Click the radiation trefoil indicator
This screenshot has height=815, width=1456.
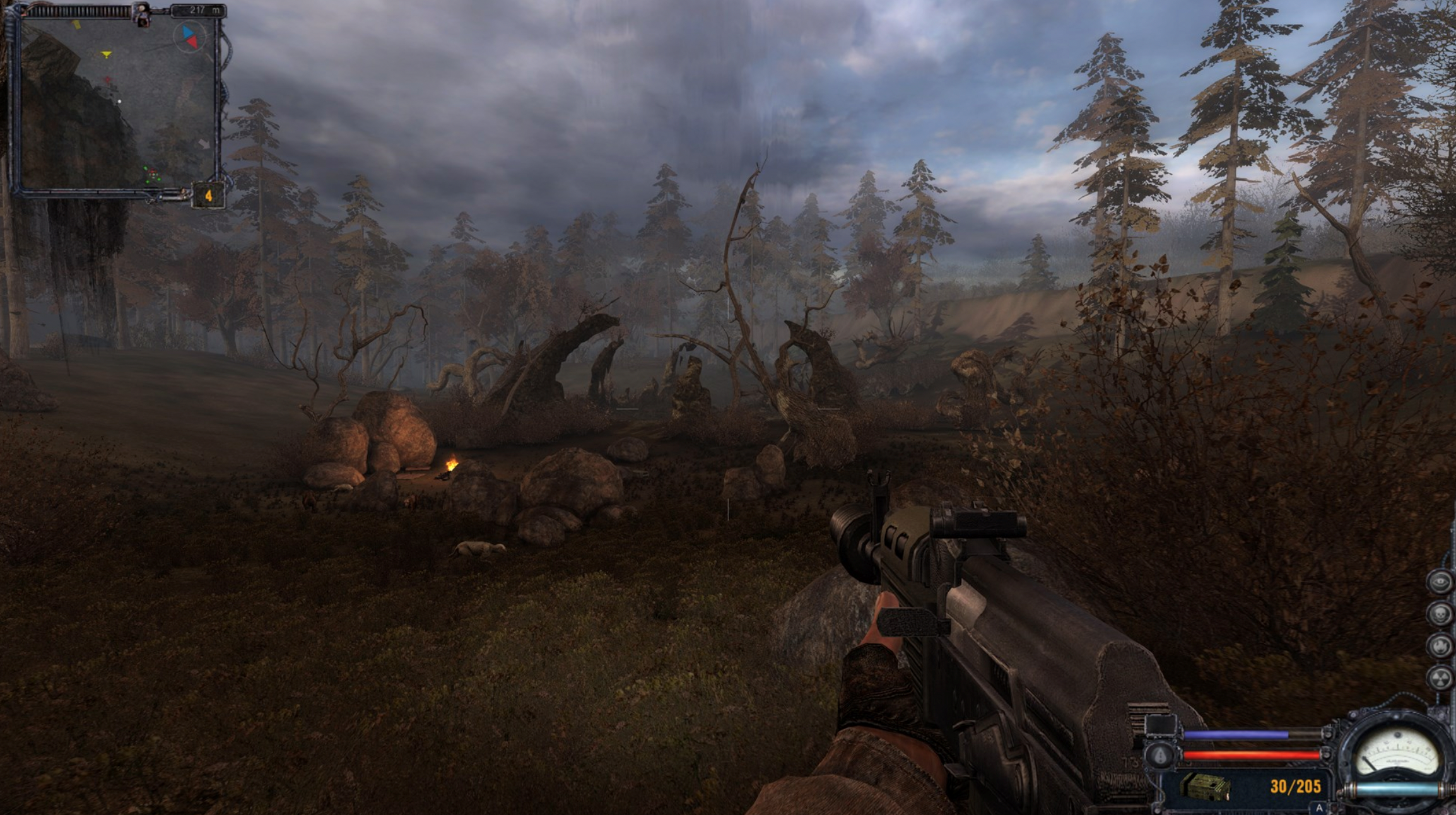click(x=1440, y=679)
